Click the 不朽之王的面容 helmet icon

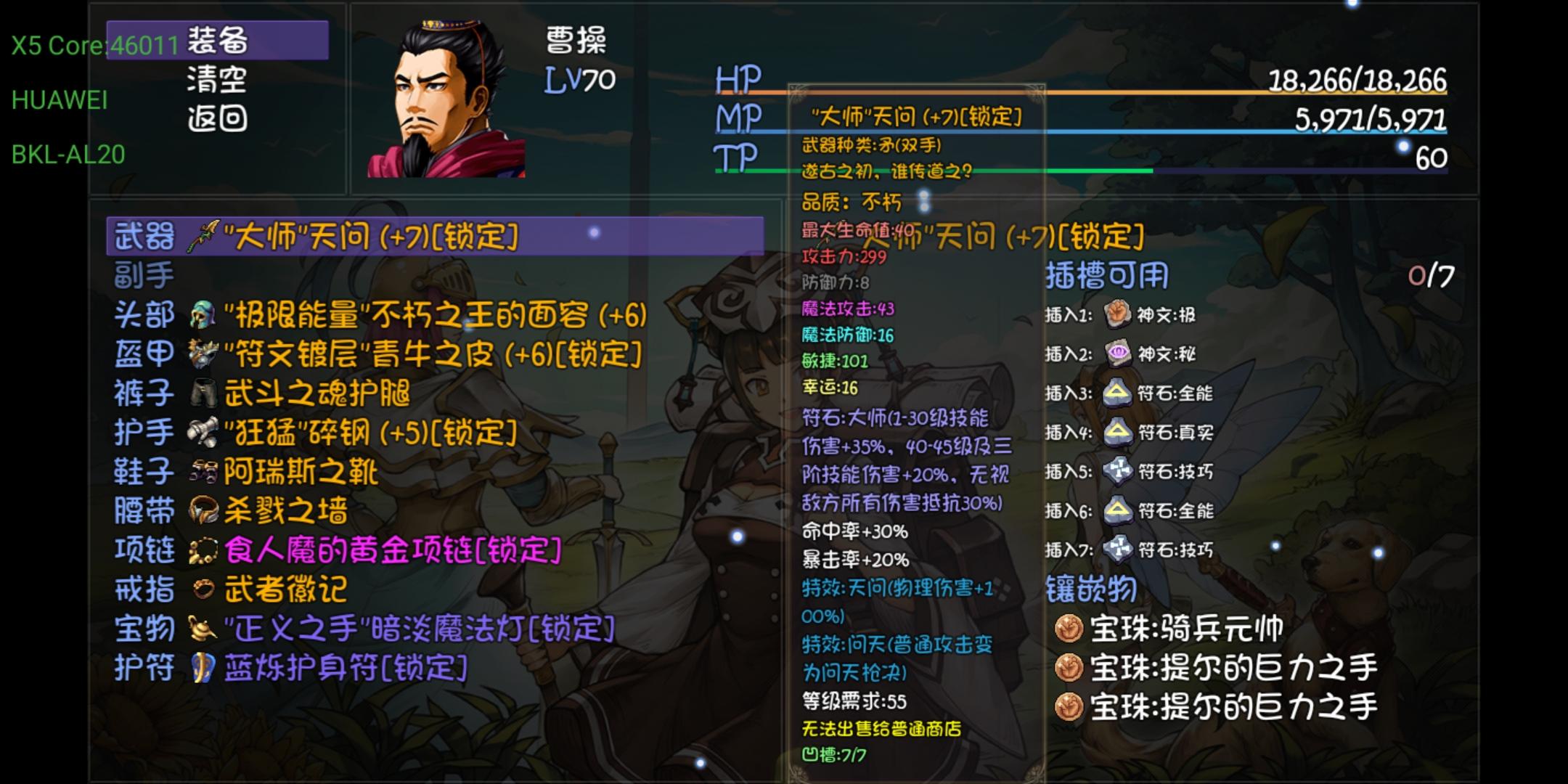[x=205, y=315]
